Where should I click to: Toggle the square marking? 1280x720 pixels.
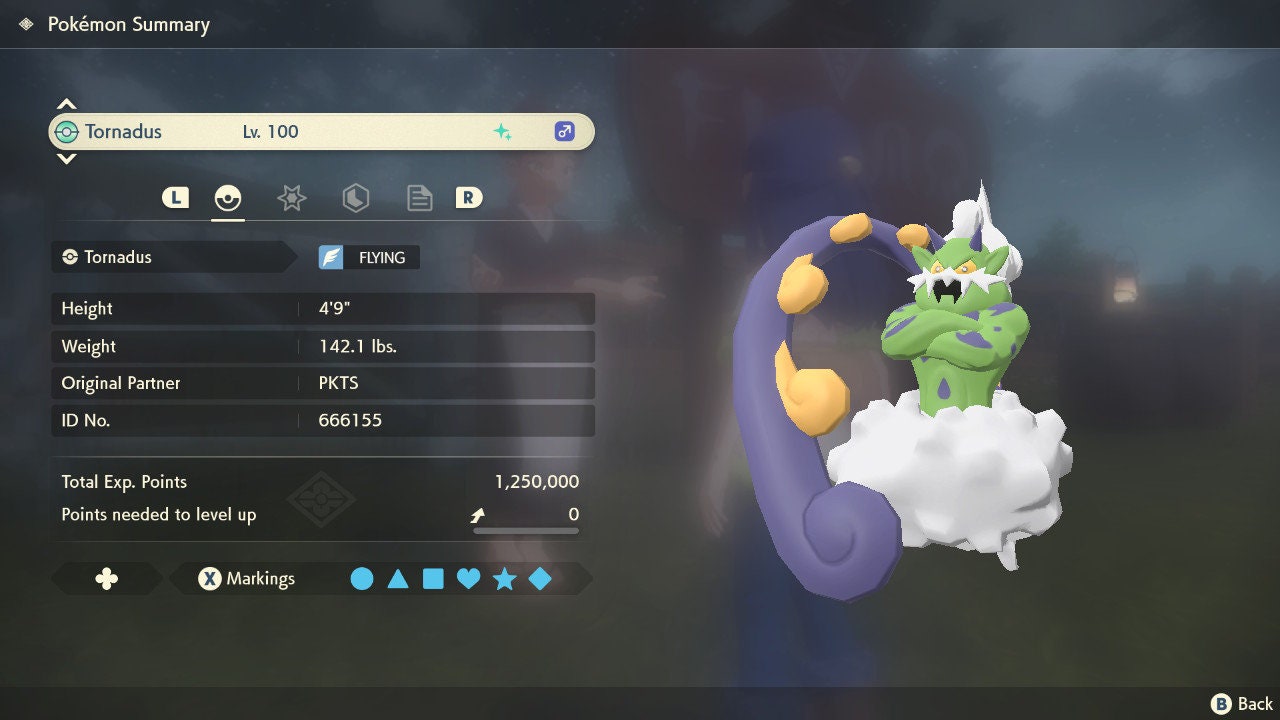click(x=433, y=579)
